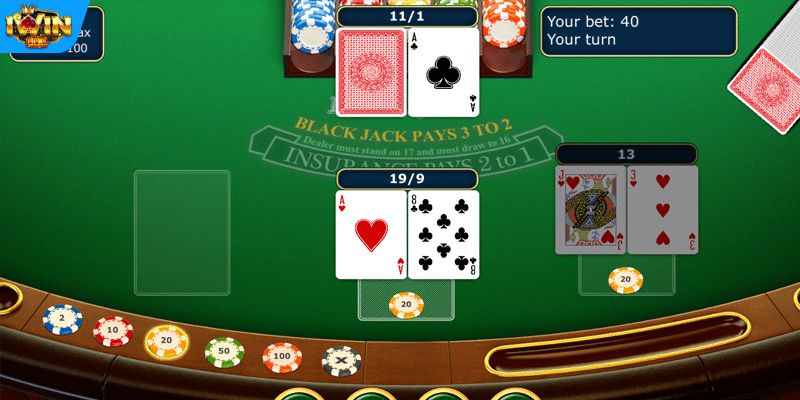
Task: Click the empty left betting box
Action: point(182,232)
